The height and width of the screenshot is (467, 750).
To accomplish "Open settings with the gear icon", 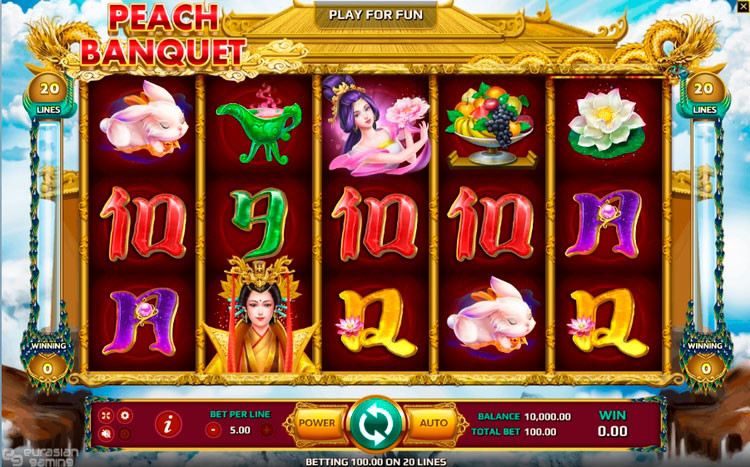I will (x=125, y=415).
